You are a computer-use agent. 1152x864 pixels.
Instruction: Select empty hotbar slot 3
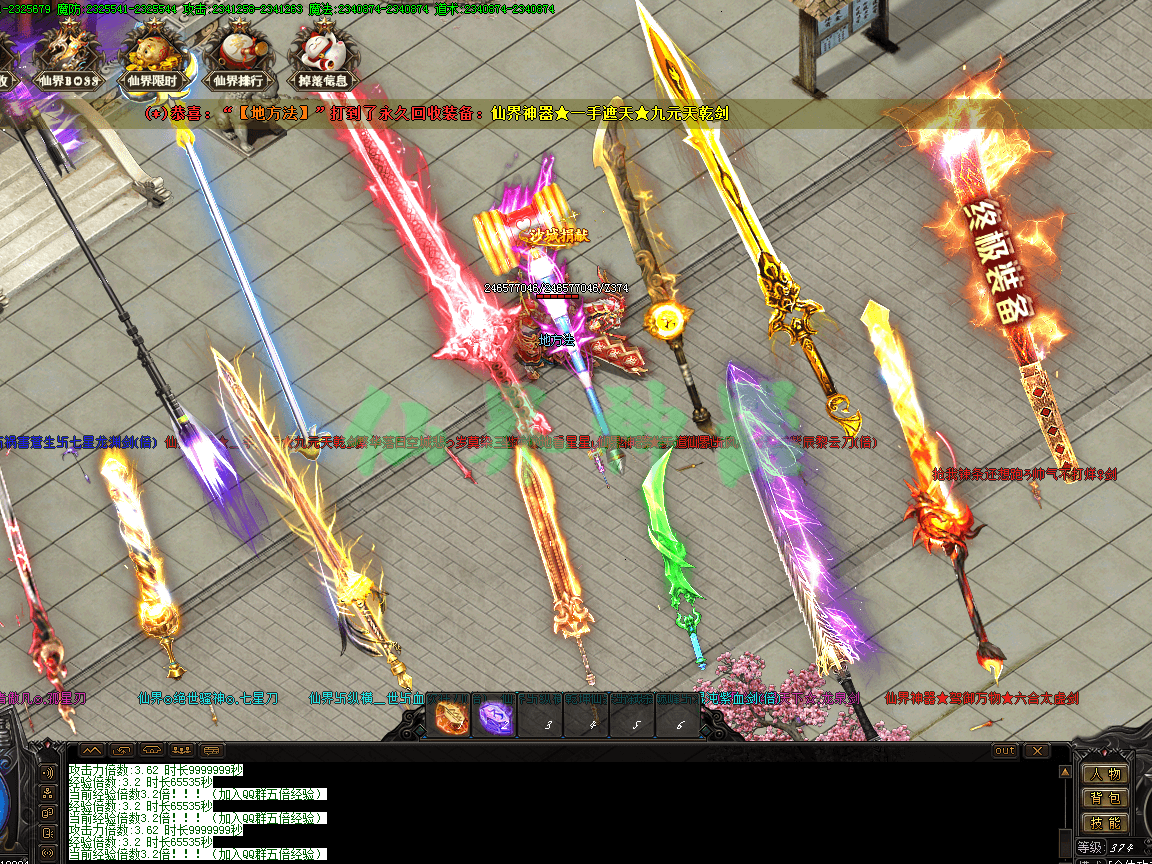click(x=541, y=718)
